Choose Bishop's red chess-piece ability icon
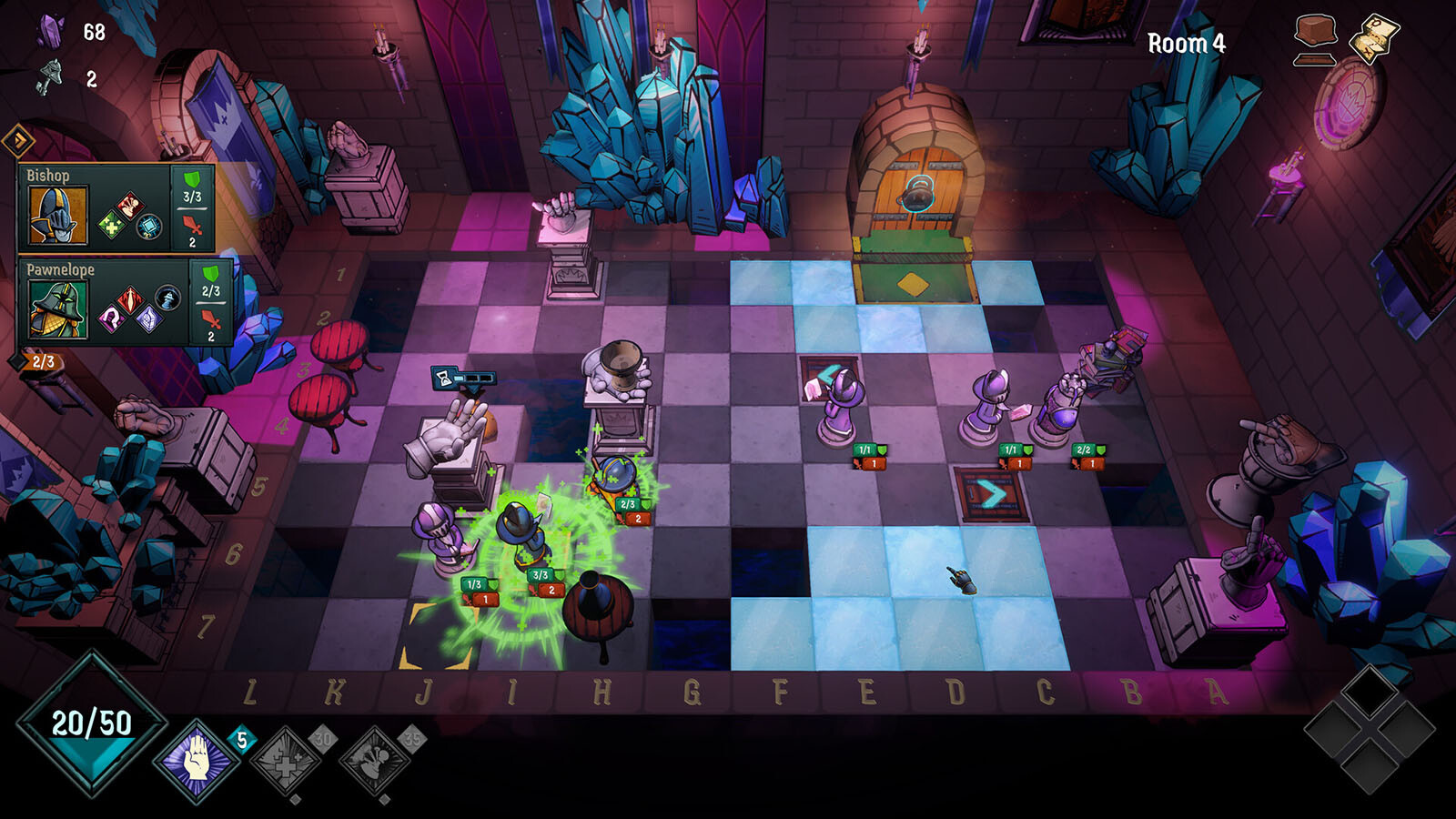The height and width of the screenshot is (819, 1456). tap(130, 206)
